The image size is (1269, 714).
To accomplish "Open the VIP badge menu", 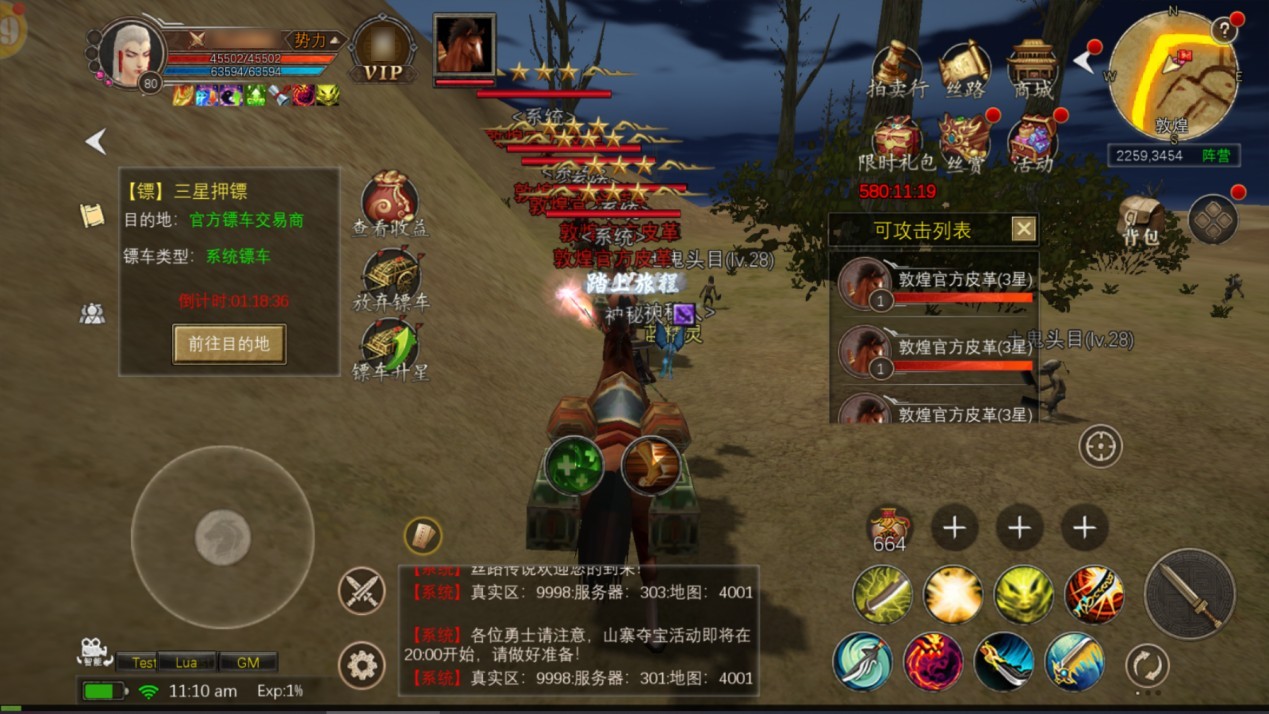I will 382,51.
